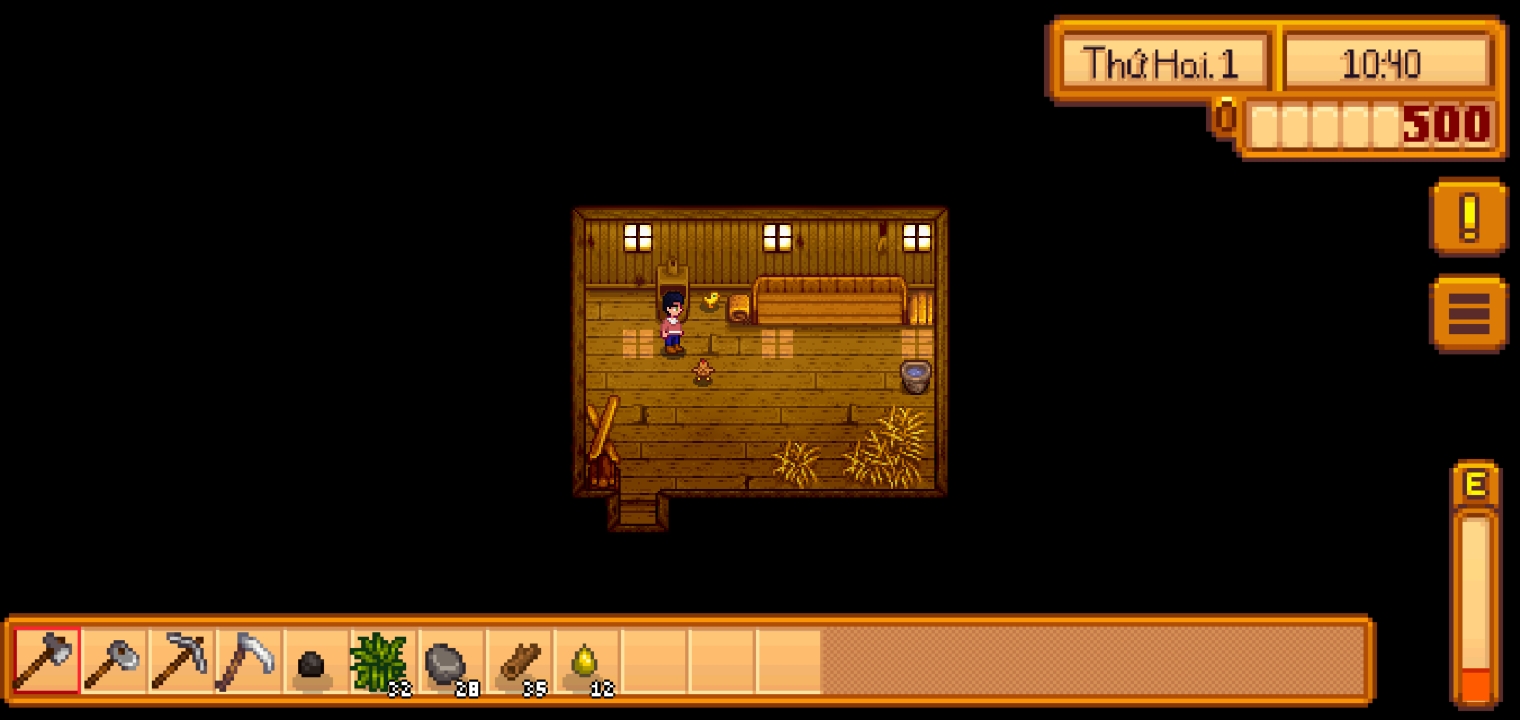Open the three-line game menu button

pos(1468,314)
